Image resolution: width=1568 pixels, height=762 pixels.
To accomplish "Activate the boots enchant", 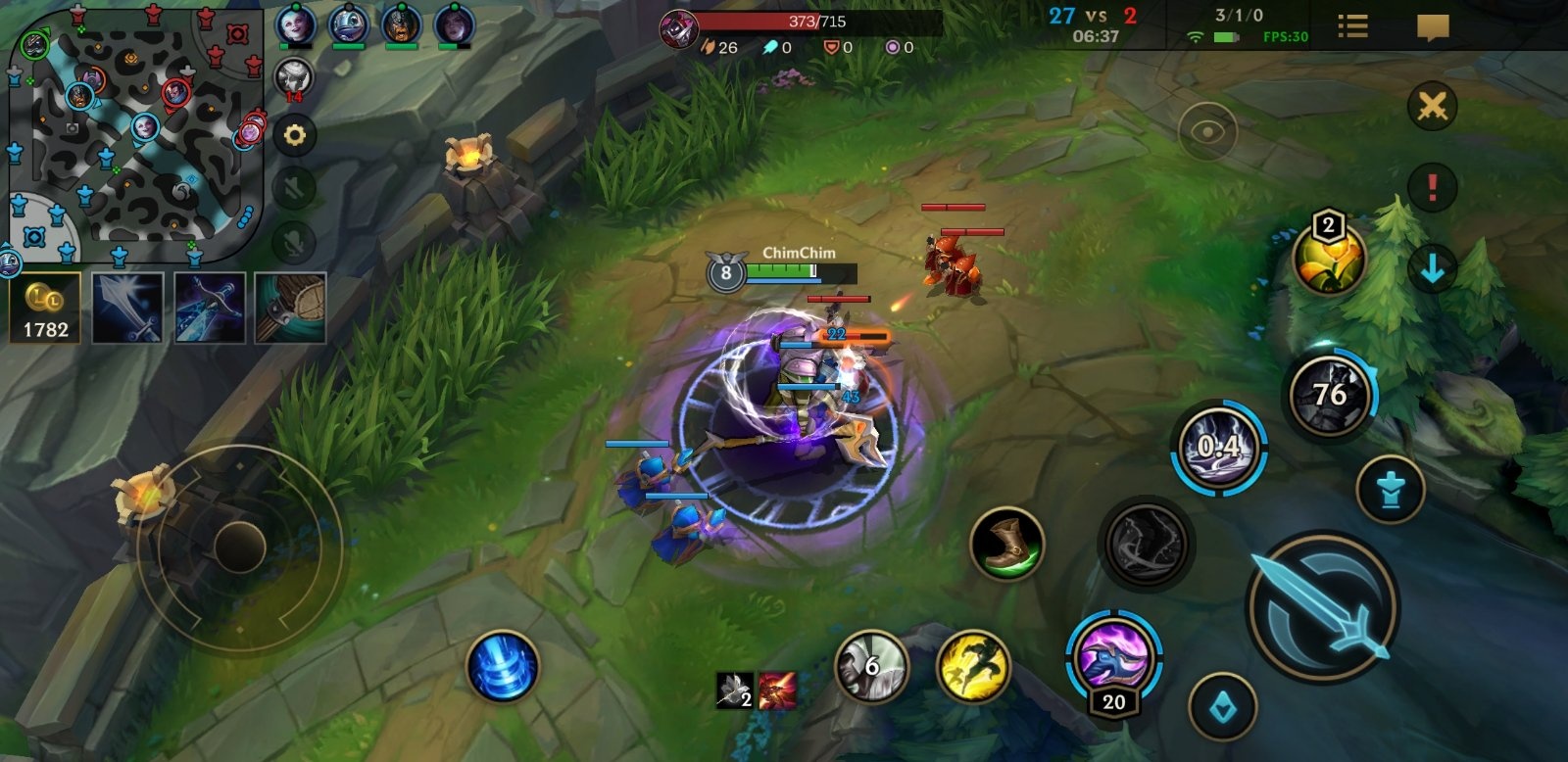I will (1006, 544).
